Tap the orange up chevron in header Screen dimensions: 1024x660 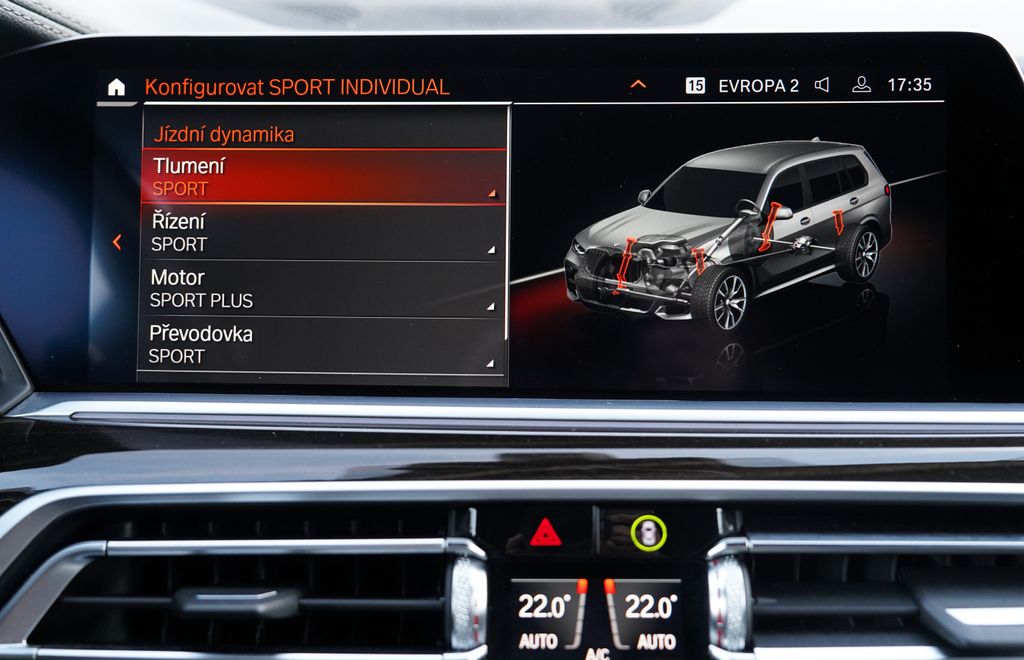tap(638, 85)
